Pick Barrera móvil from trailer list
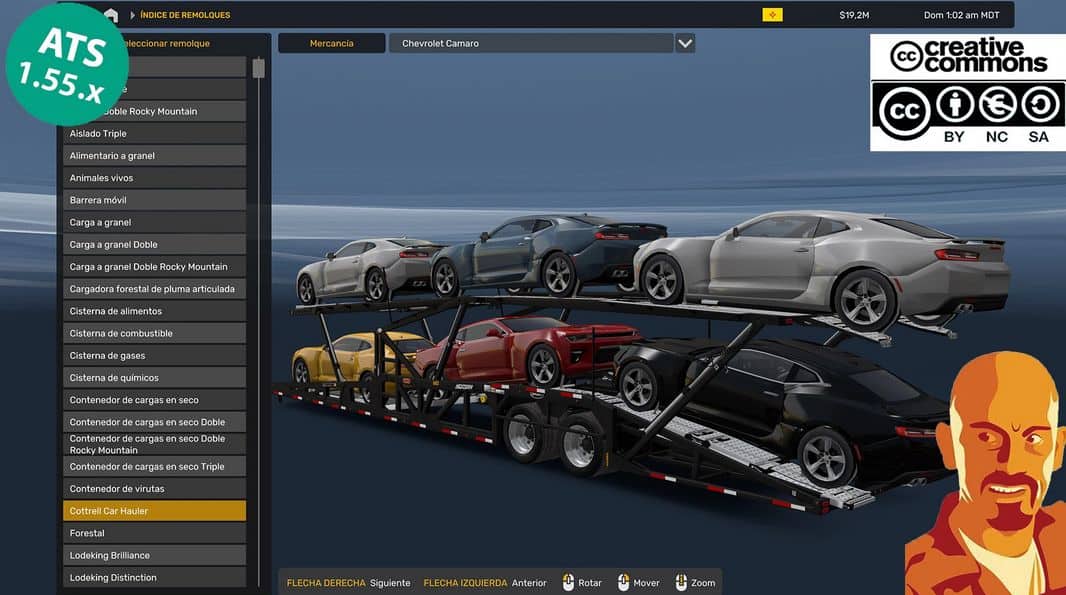 pyautogui.click(x=154, y=200)
